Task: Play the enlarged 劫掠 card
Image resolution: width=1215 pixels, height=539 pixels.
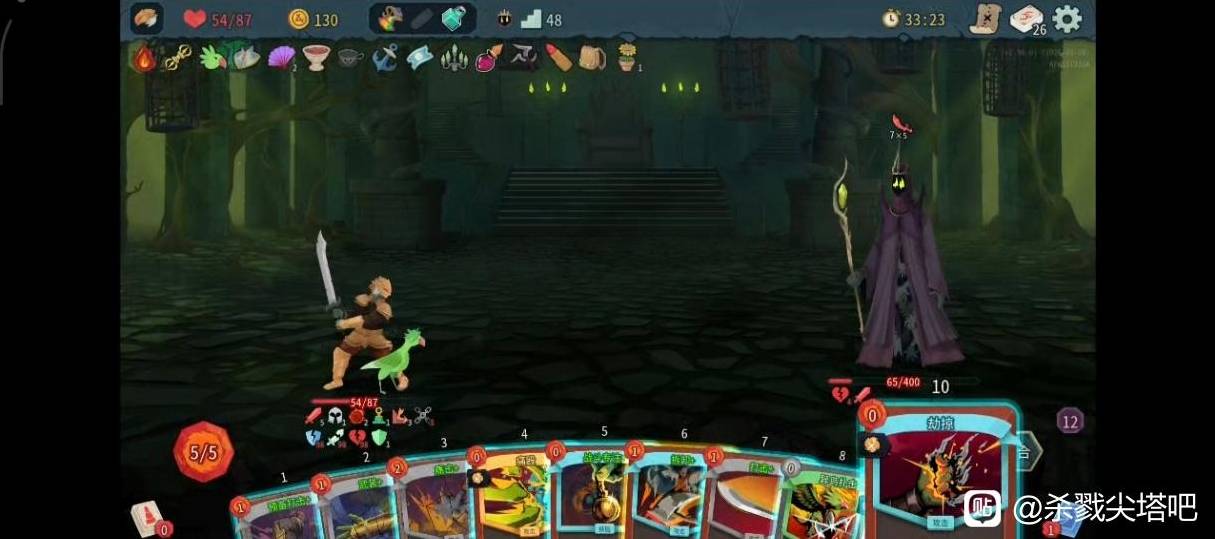Action: click(939, 470)
